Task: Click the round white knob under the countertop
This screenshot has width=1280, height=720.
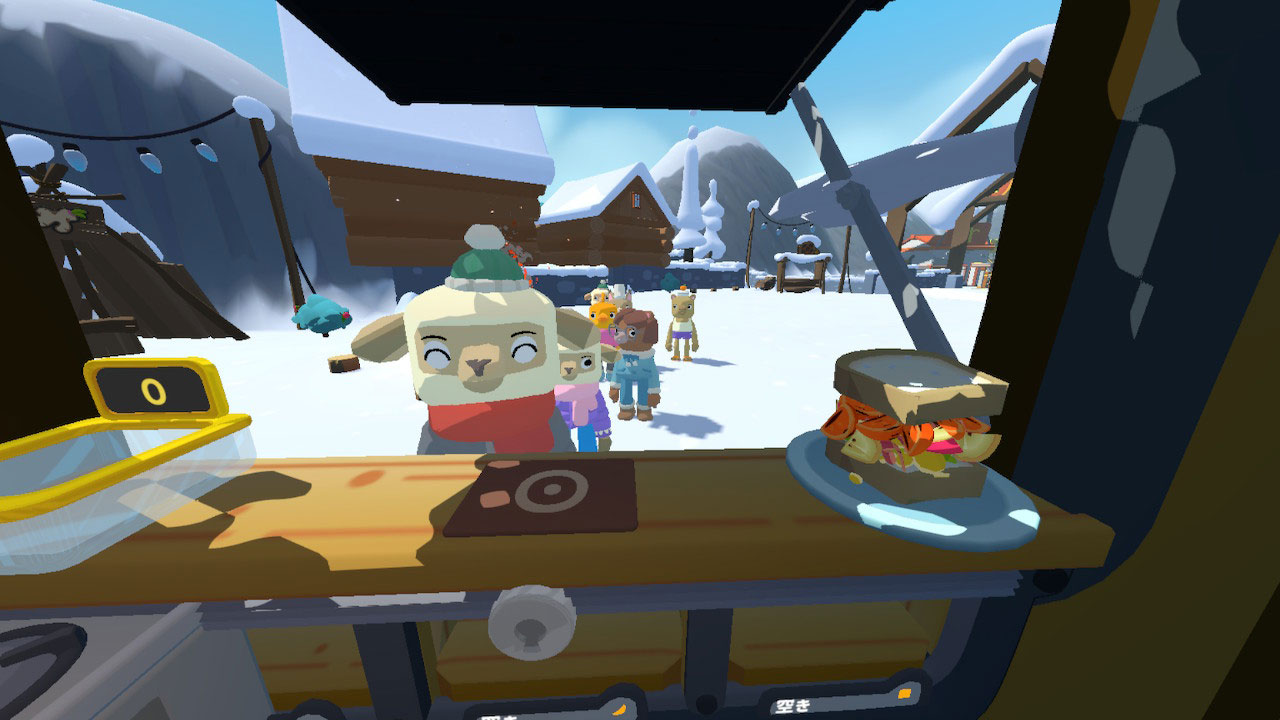Action: coord(529,626)
